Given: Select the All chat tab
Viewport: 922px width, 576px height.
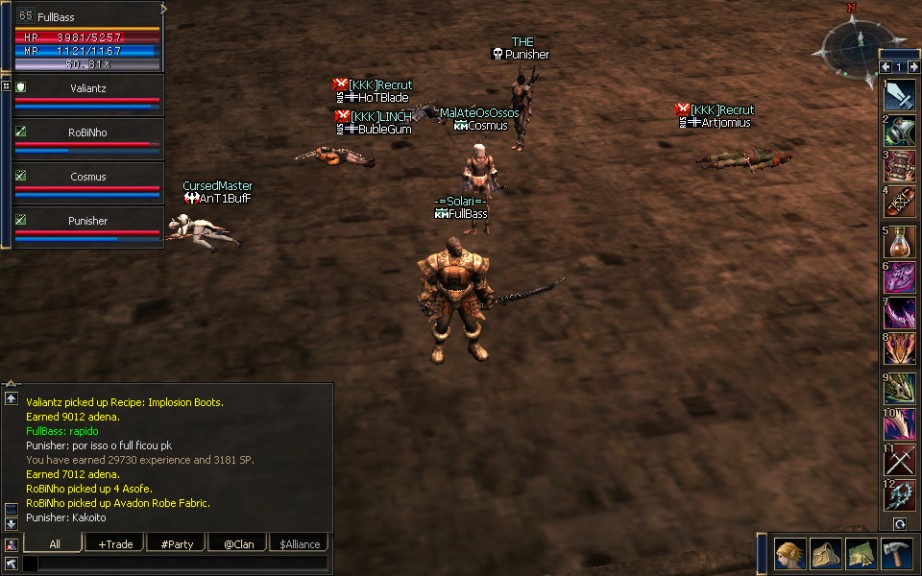Looking at the screenshot, I should 54,544.
